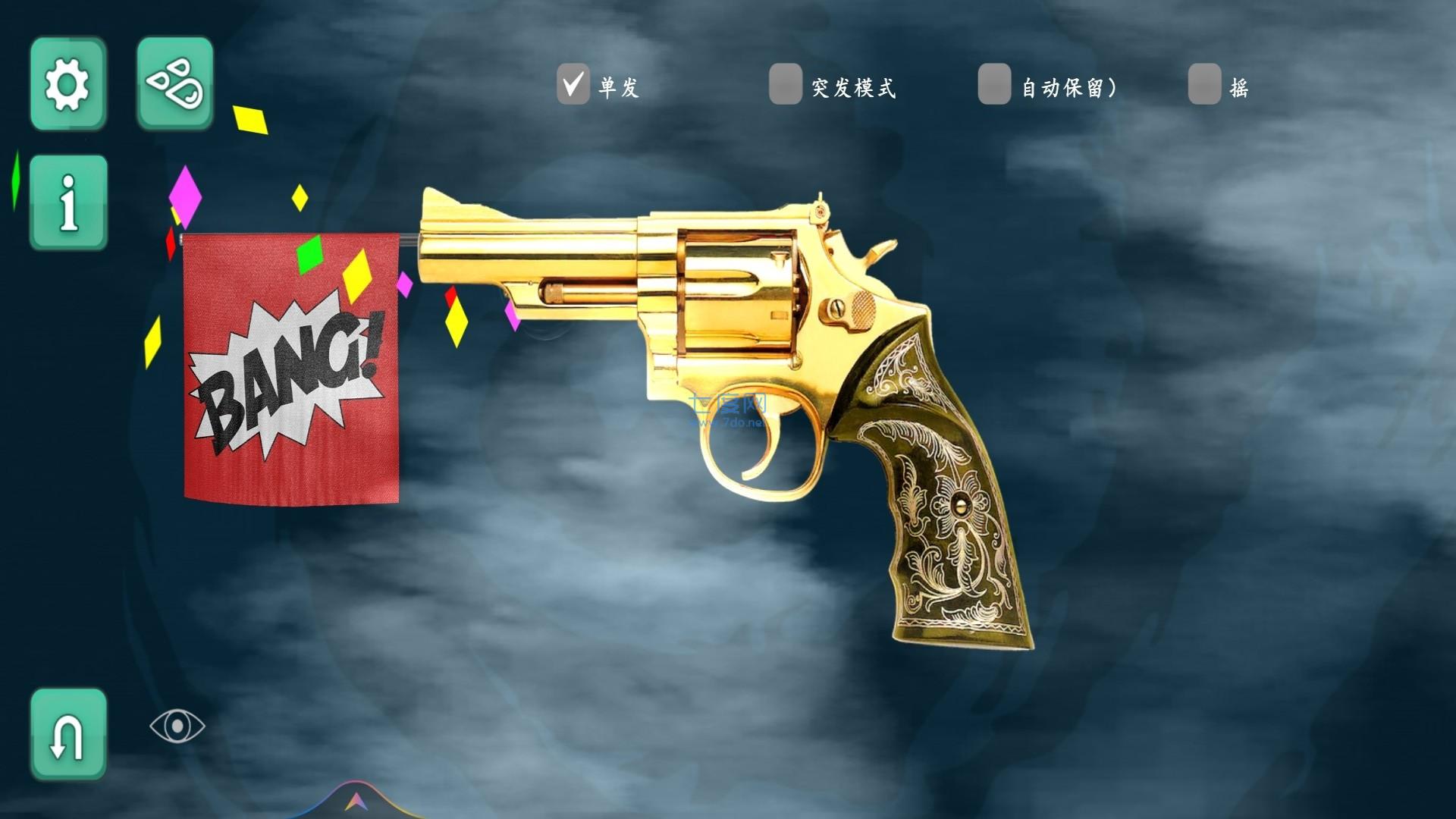
Task: Select the 突发模式 mode label
Action: (x=853, y=89)
